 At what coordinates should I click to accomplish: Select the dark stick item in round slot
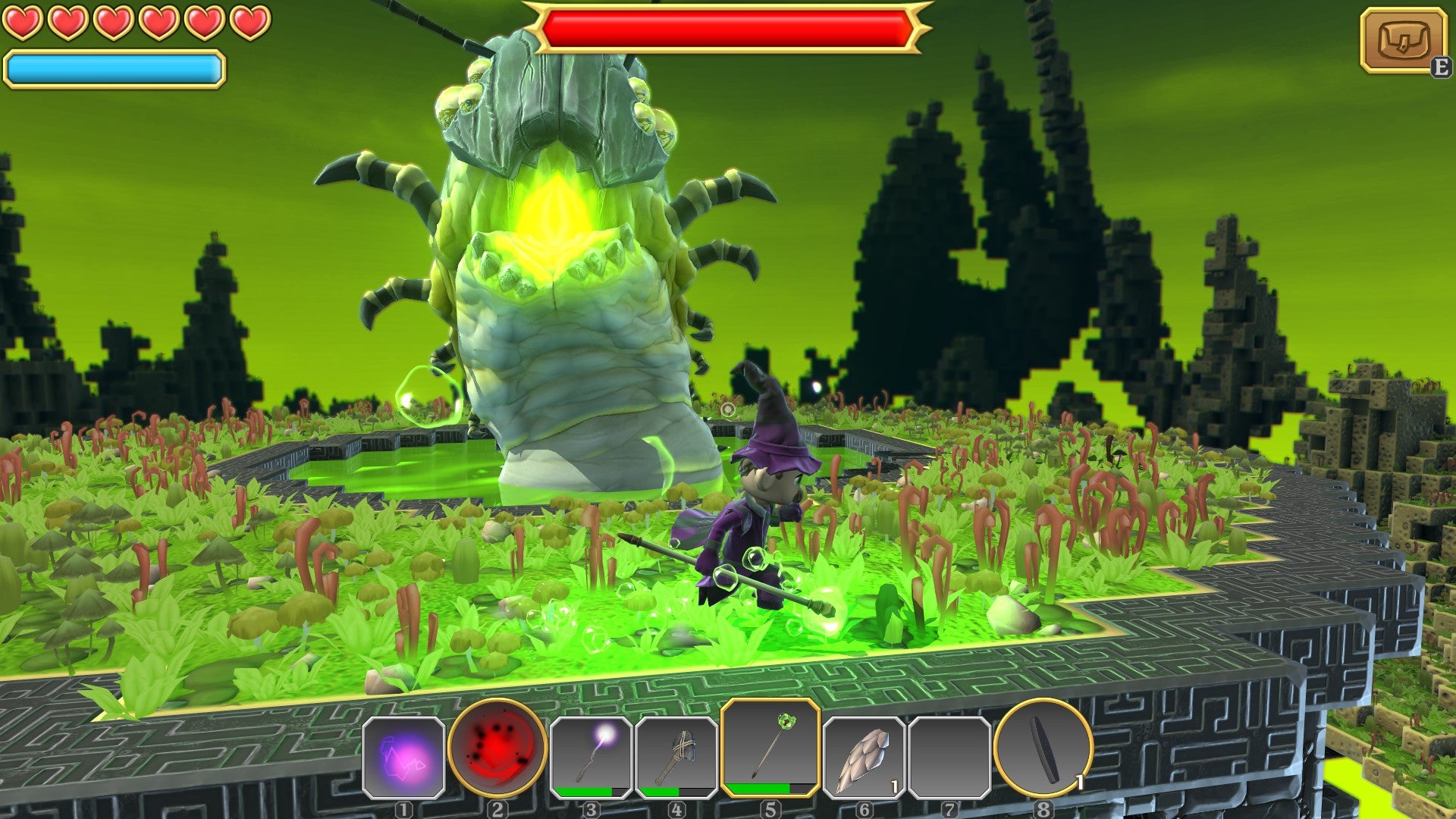click(x=1043, y=748)
